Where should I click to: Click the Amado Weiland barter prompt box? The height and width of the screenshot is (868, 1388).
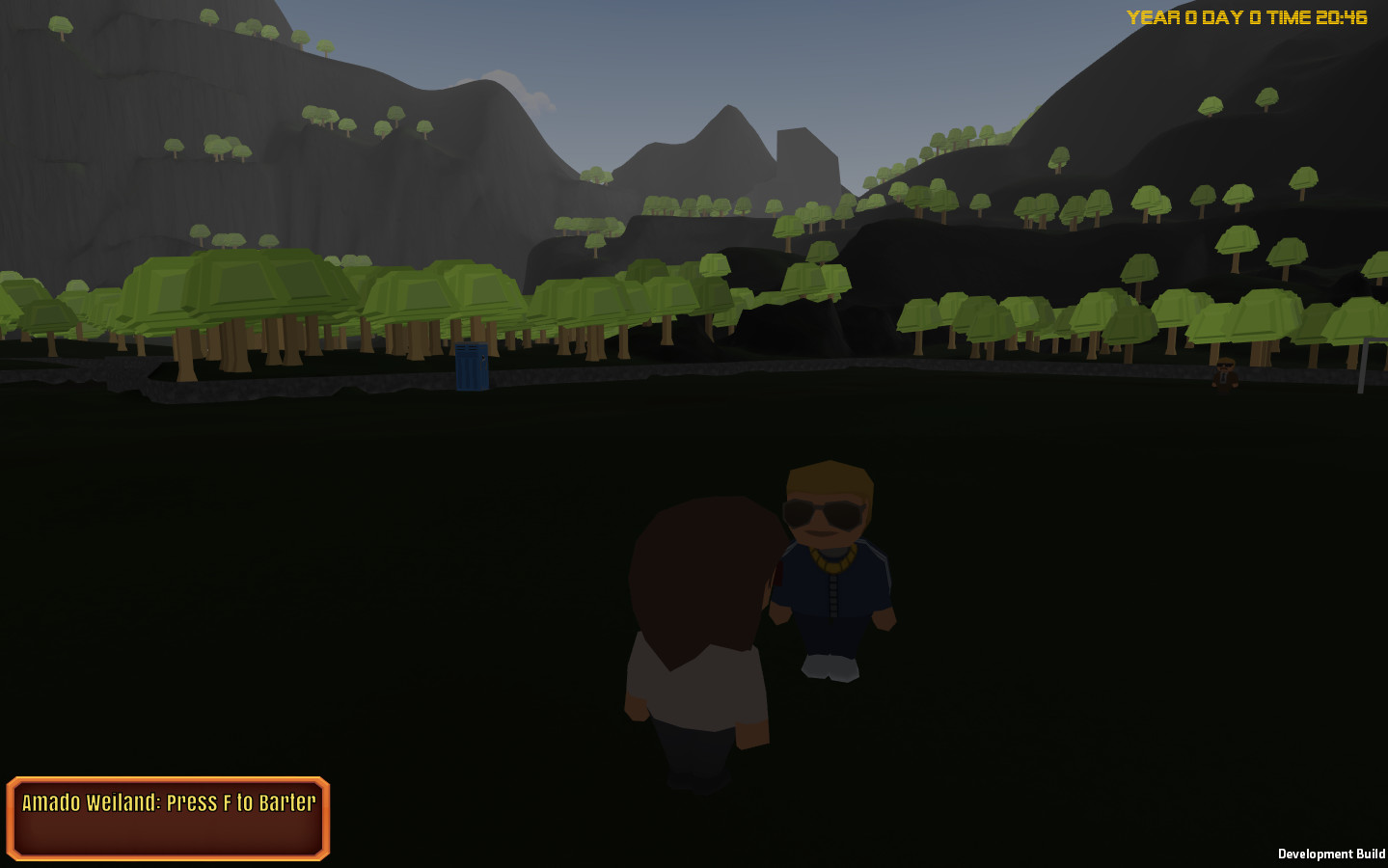point(168,818)
